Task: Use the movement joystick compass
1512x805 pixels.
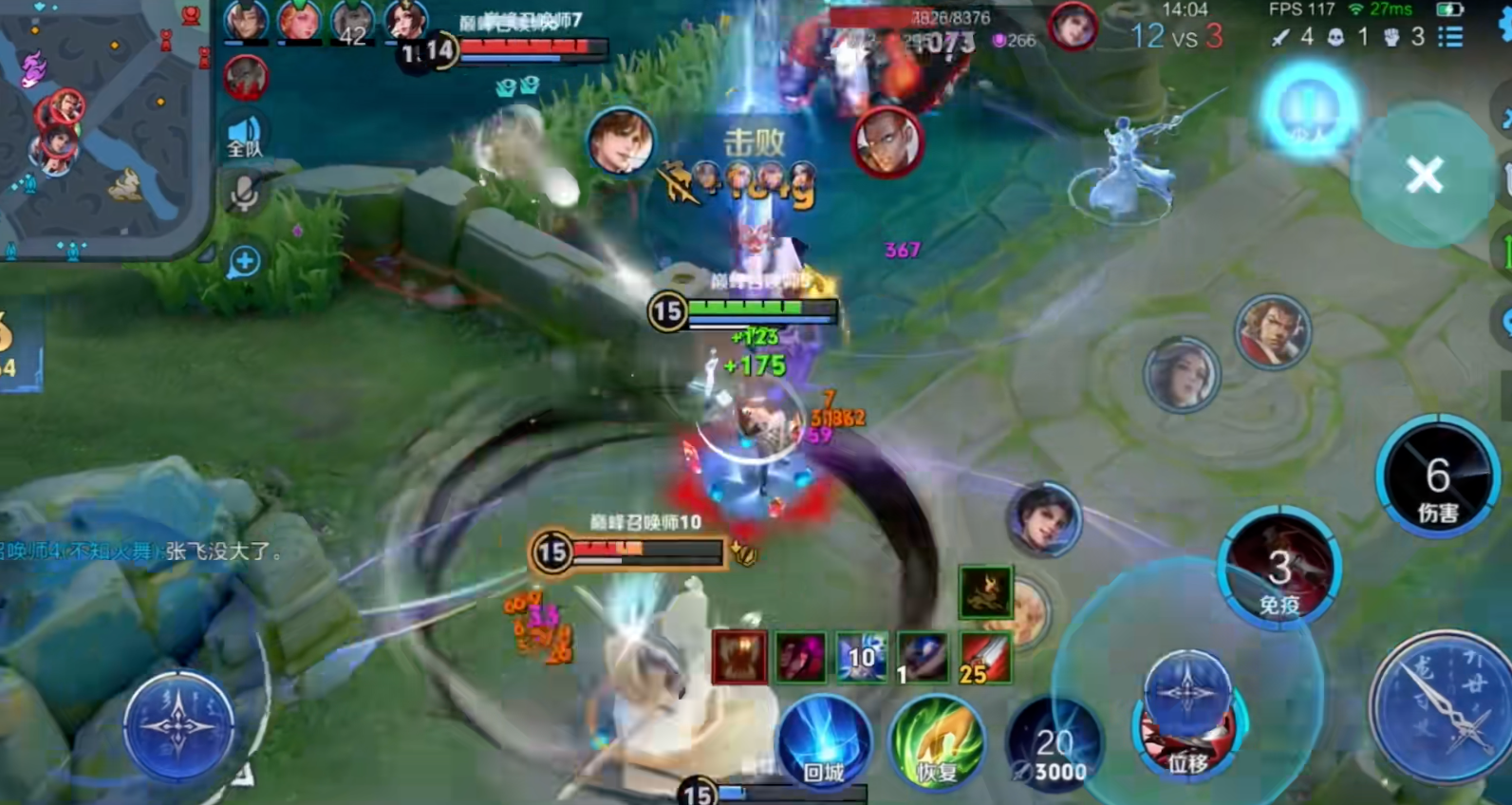Action: 178,726
